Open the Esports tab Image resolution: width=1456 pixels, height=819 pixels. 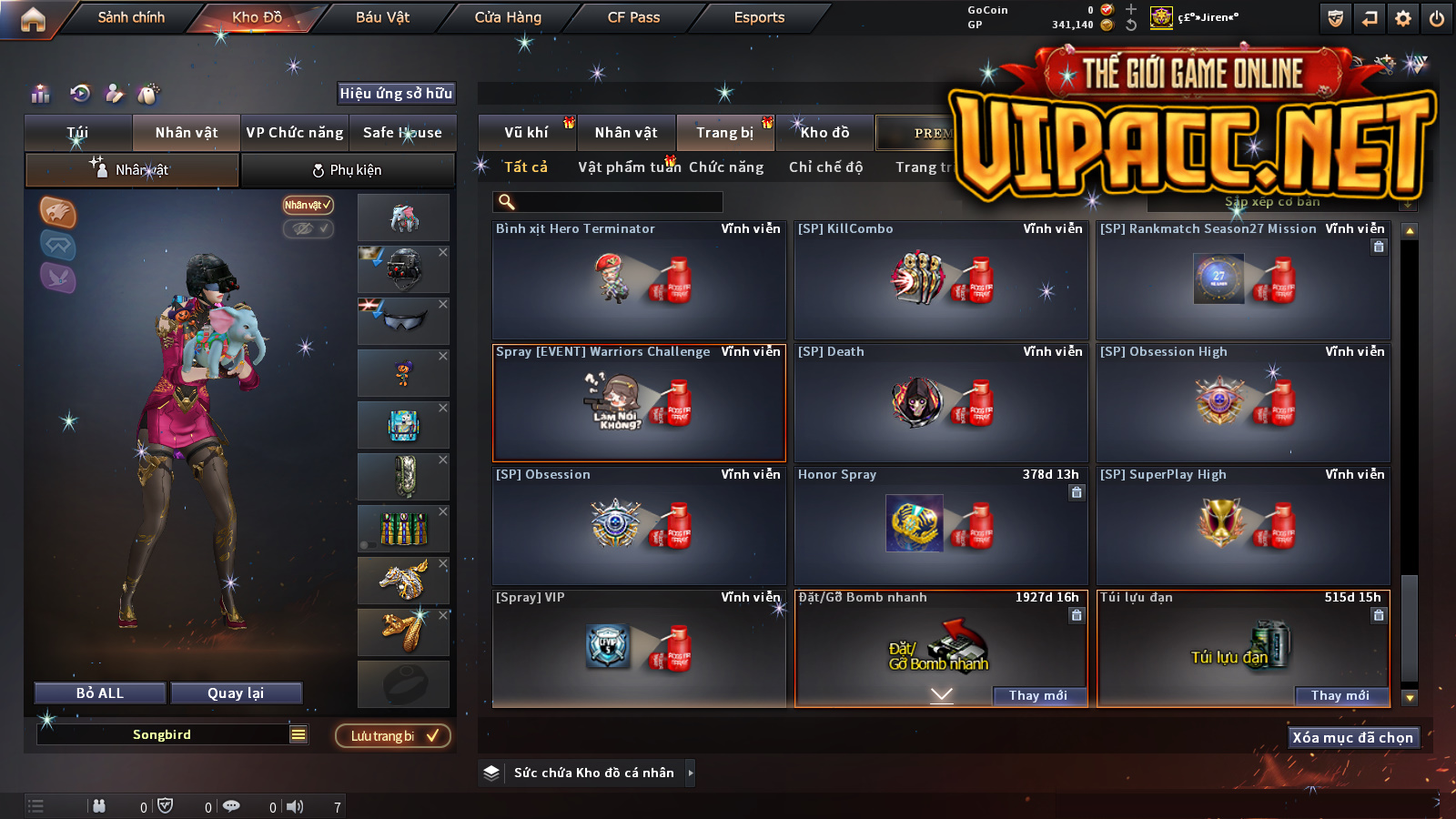[x=759, y=17]
